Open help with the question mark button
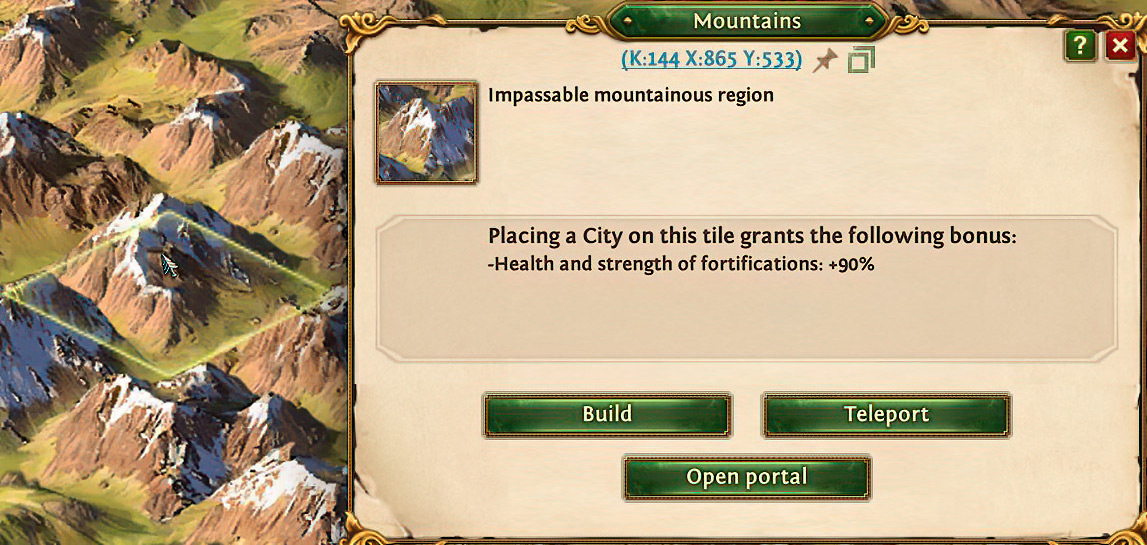Image resolution: width=1147 pixels, height=545 pixels. 1079,46
